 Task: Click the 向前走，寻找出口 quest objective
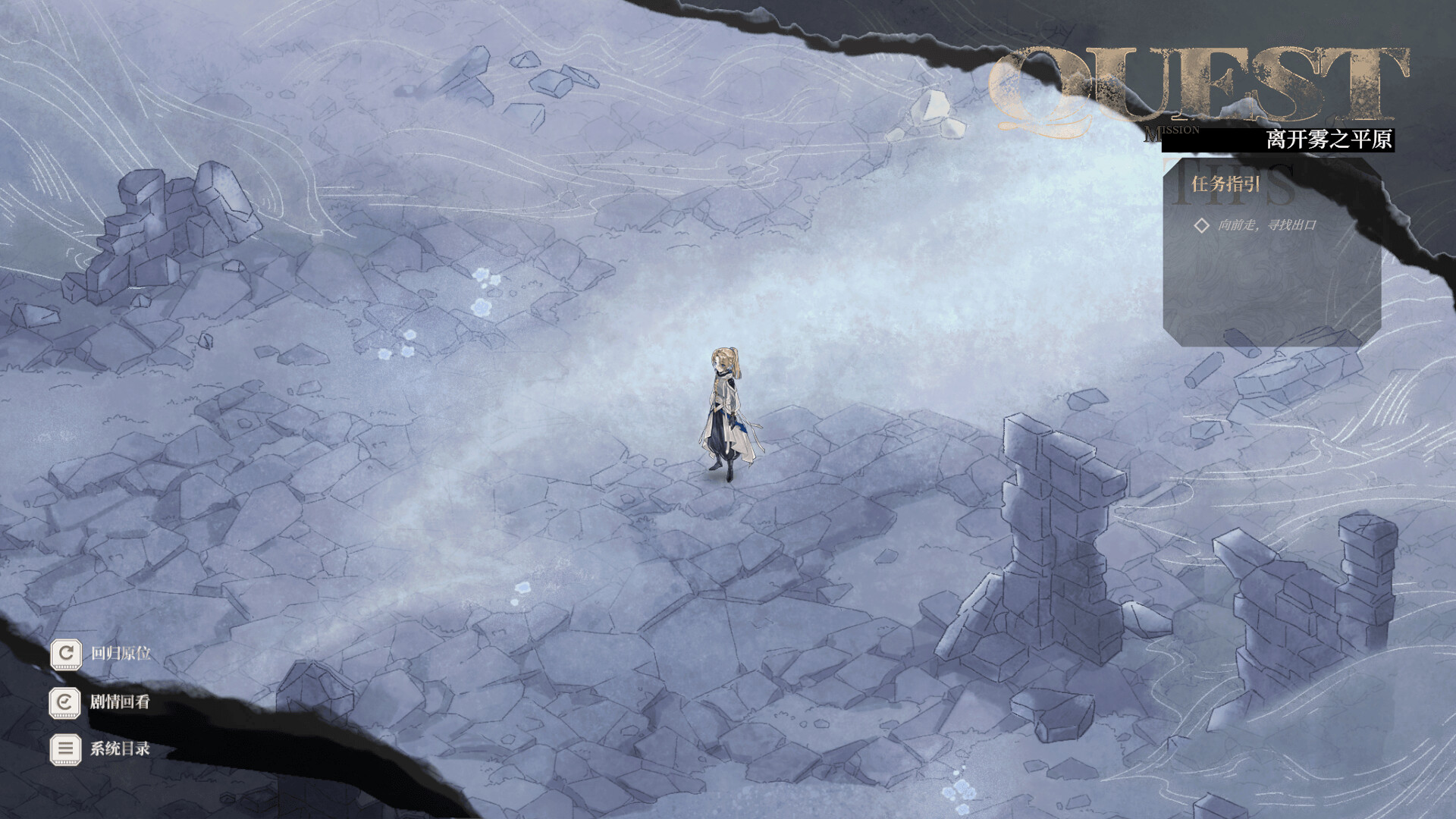[1266, 225]
